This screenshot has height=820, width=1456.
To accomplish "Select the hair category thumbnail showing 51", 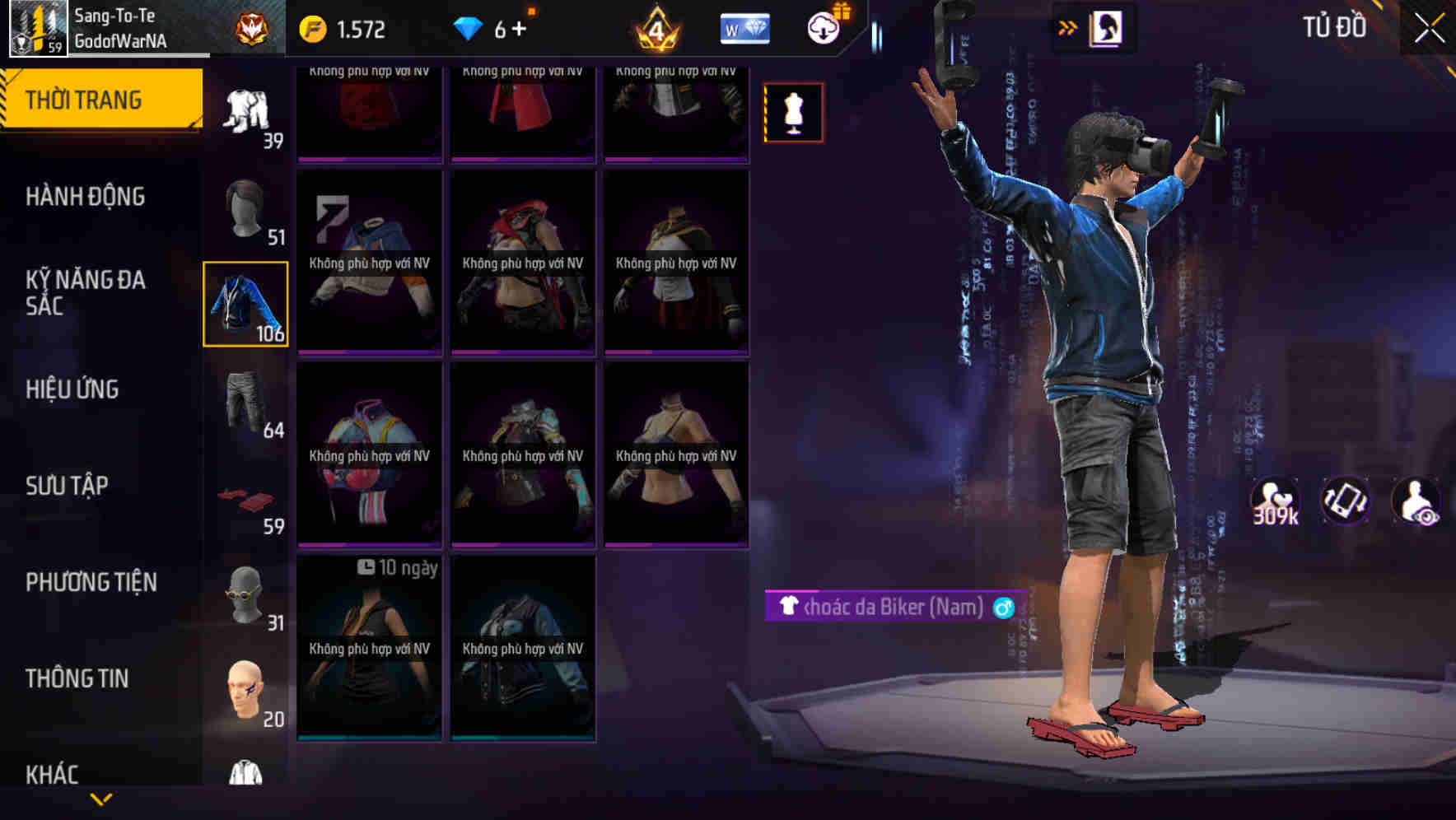I will 245,207.
